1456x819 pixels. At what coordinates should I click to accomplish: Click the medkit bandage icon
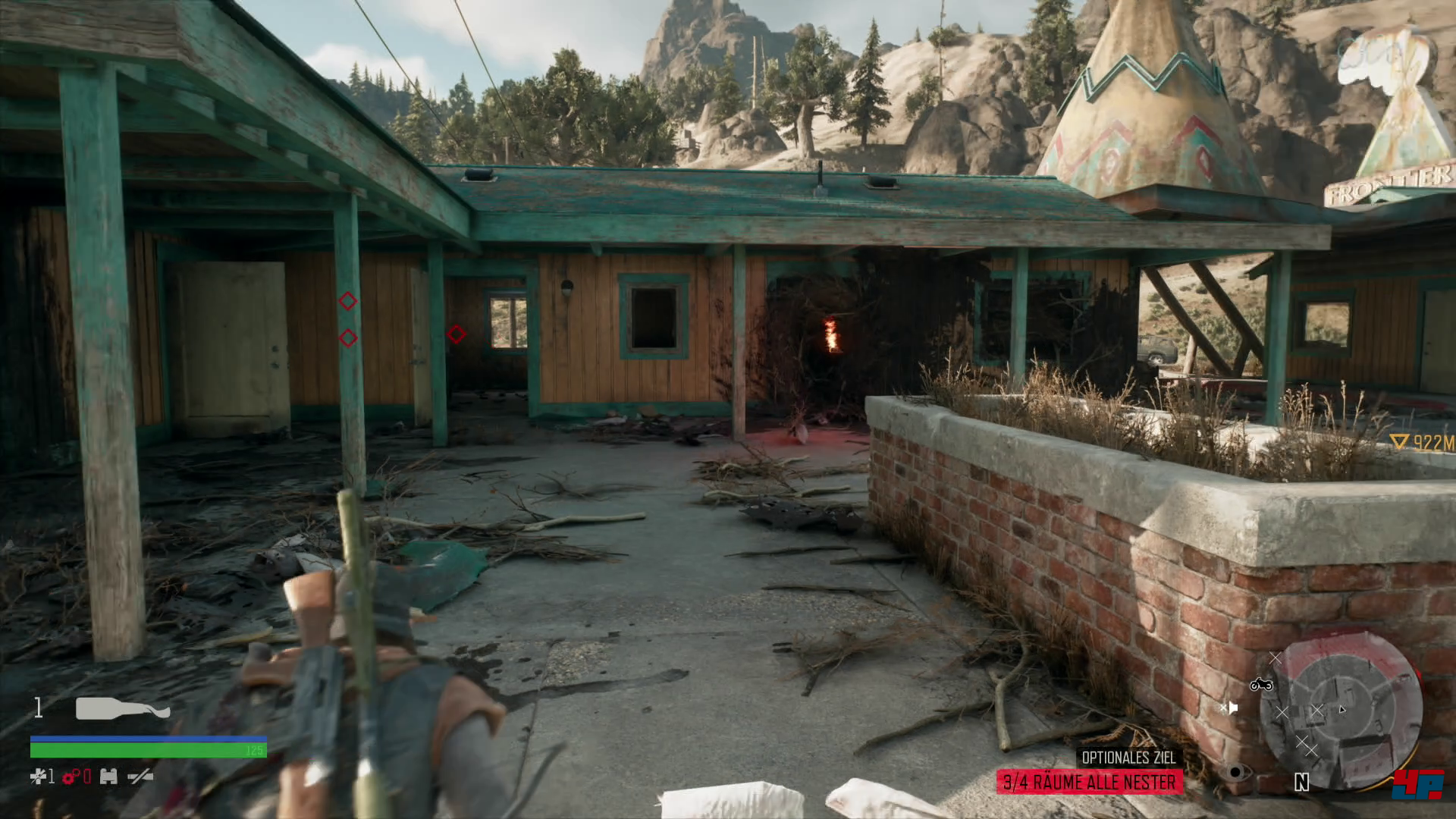click(x=38, y=776)
